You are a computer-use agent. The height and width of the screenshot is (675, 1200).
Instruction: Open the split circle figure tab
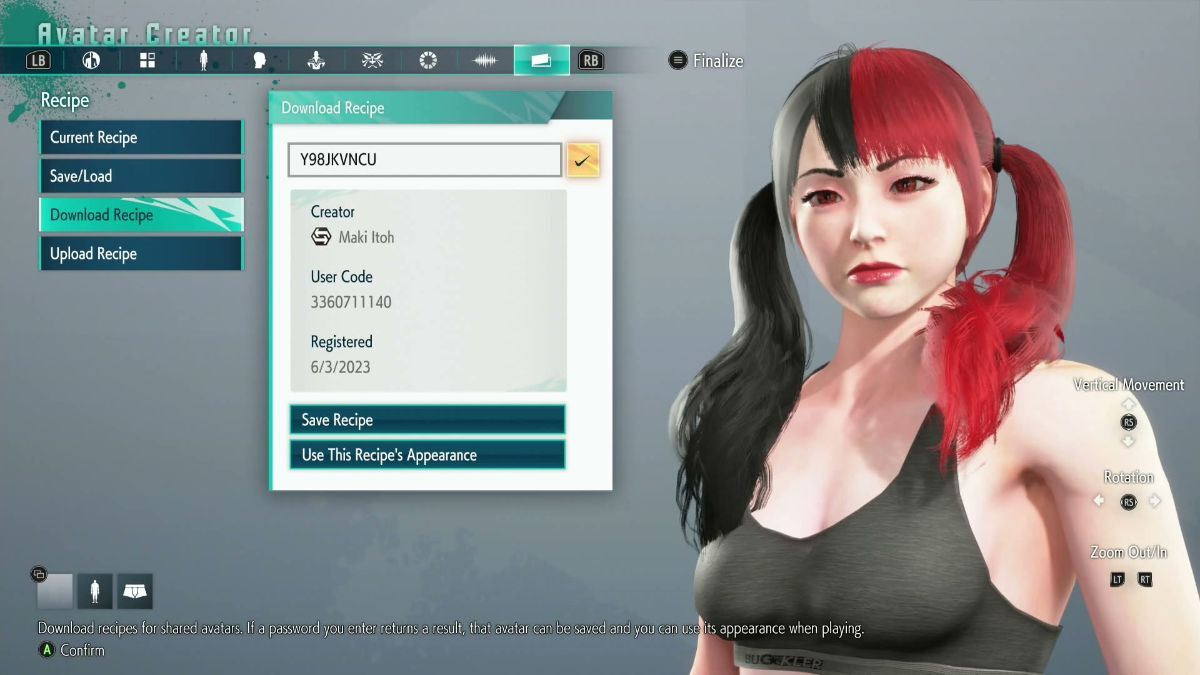[91, 61]
